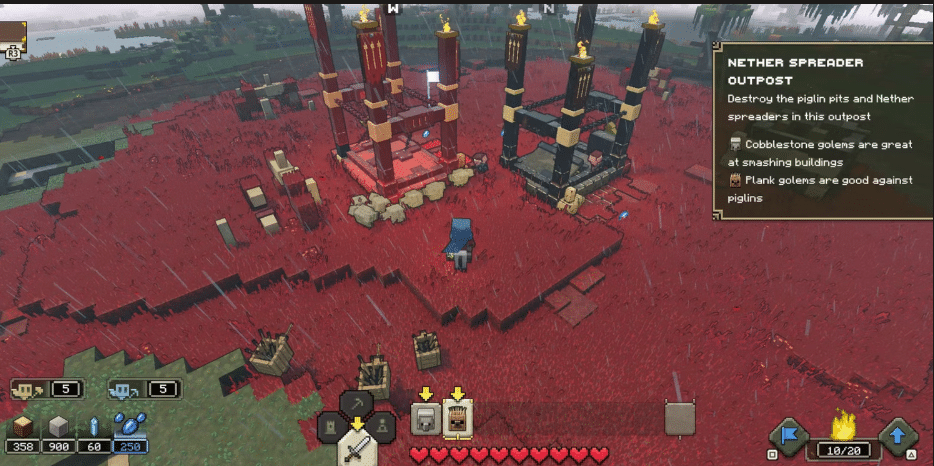Select the empty banner slot in hotbar
Image resolution: width=934 pixels, height=466 pixels.
(680, 420)
